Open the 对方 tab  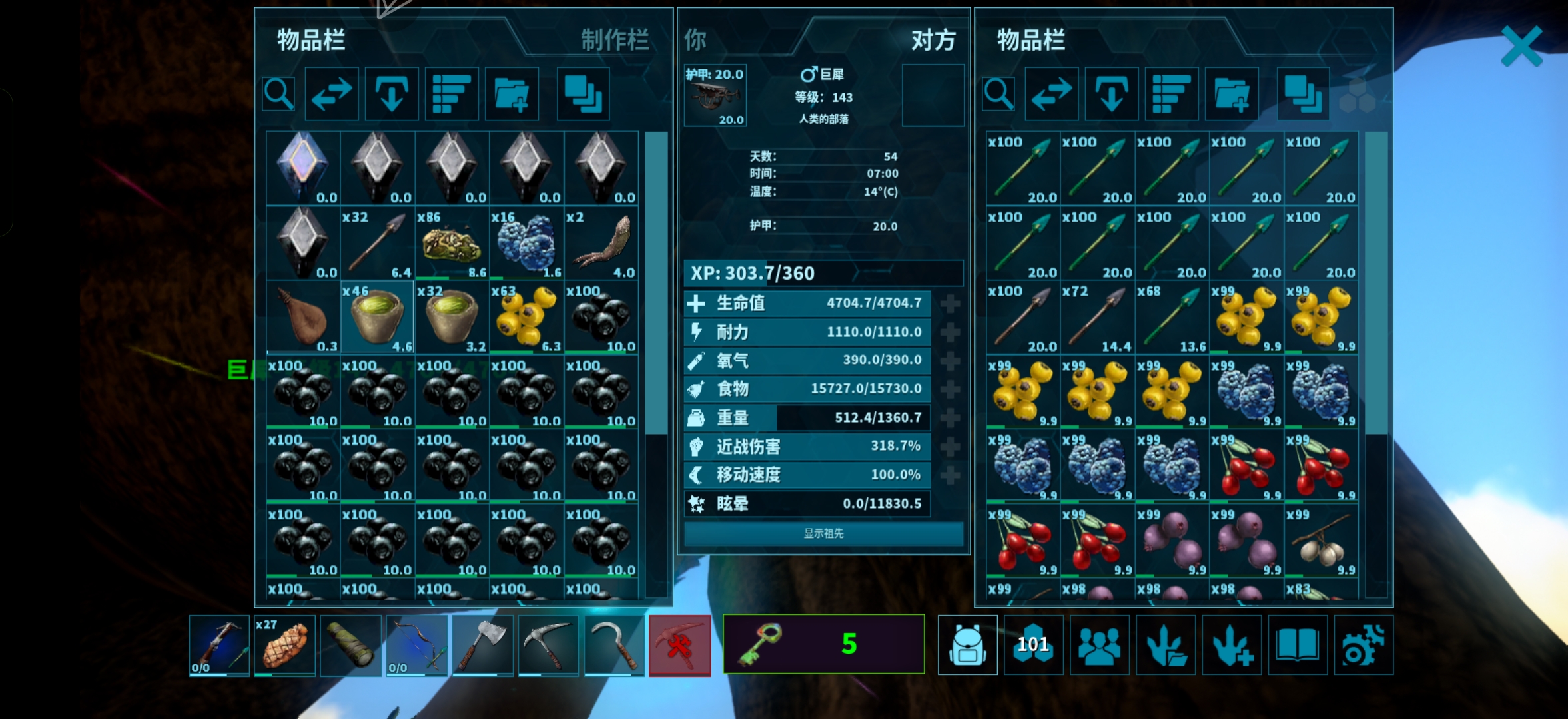[933, 40]
